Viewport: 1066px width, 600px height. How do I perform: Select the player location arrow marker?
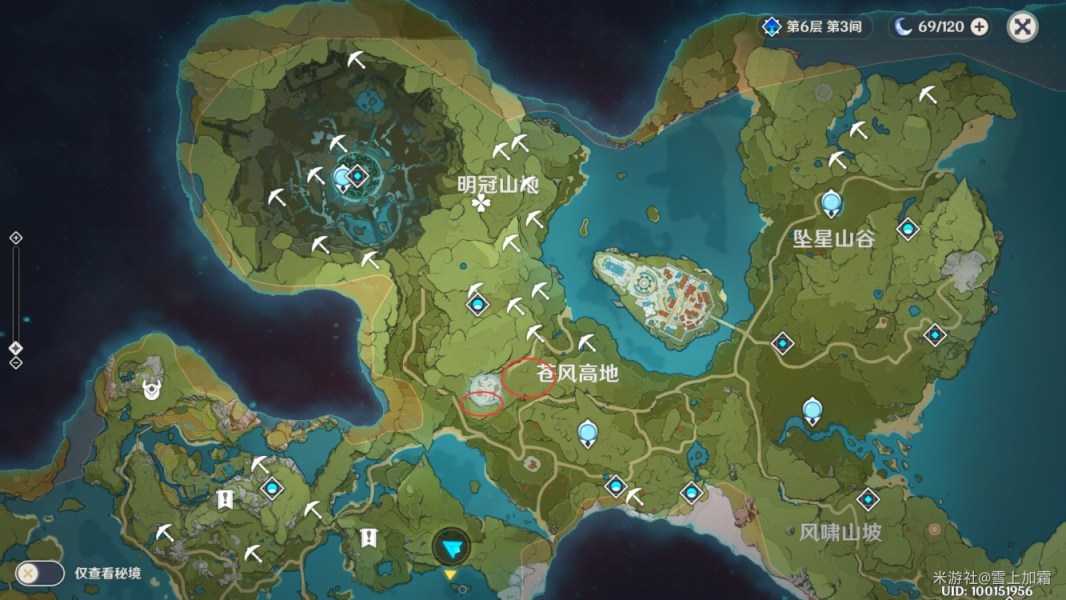pyautogui.click(x=452, y=546)
